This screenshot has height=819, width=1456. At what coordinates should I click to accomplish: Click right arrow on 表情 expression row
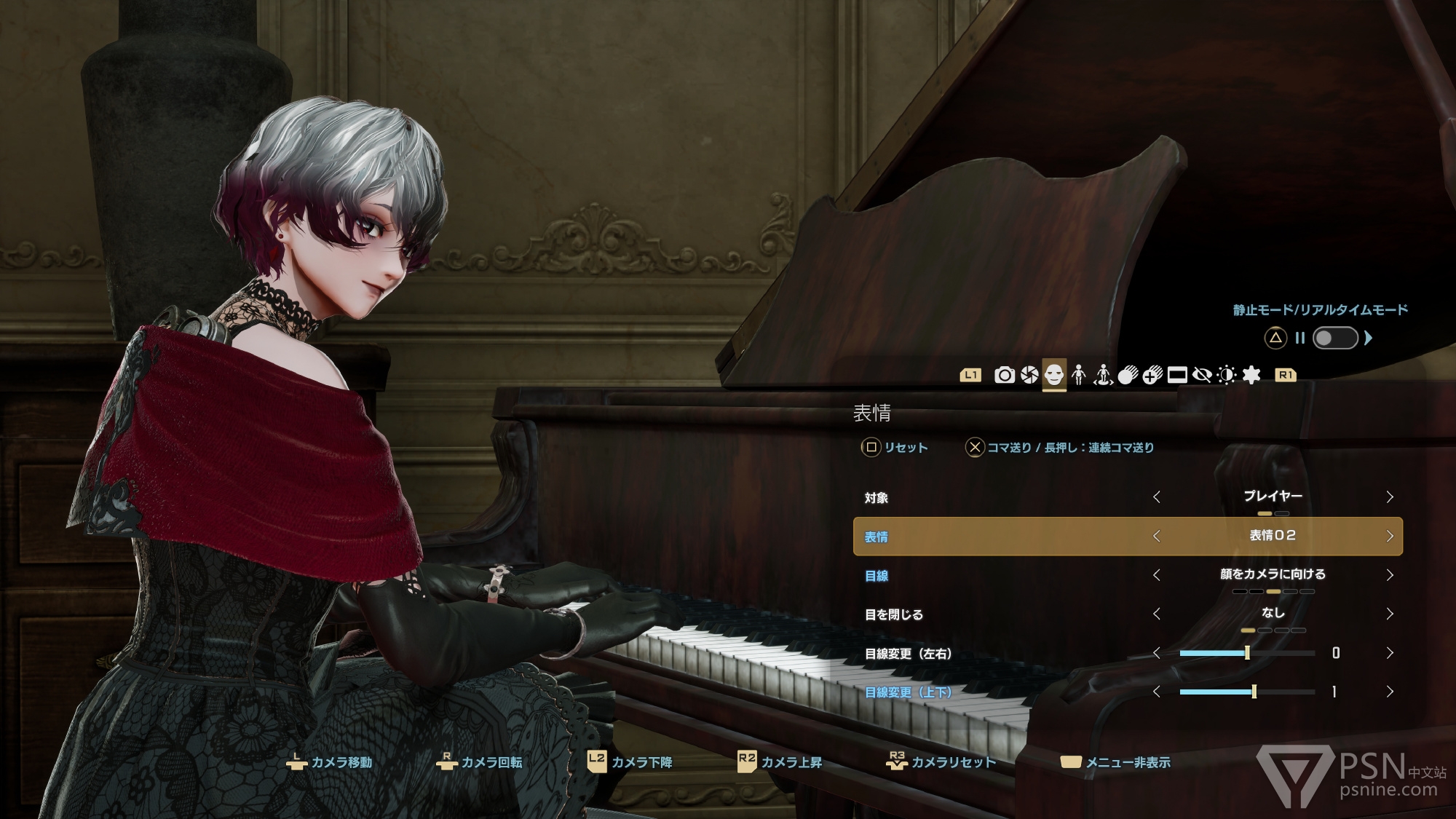pyautogui.click(x=1389, y=537)
